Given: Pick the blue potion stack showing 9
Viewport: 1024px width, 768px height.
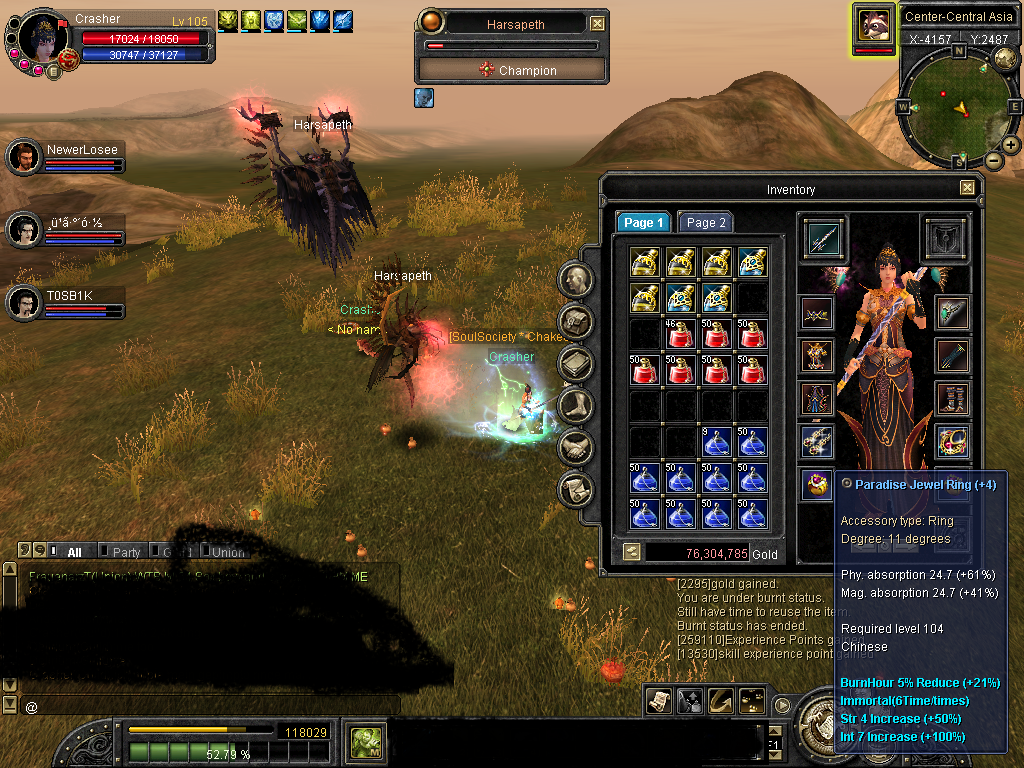Looking at the screenshot, I should coord(717,441).
